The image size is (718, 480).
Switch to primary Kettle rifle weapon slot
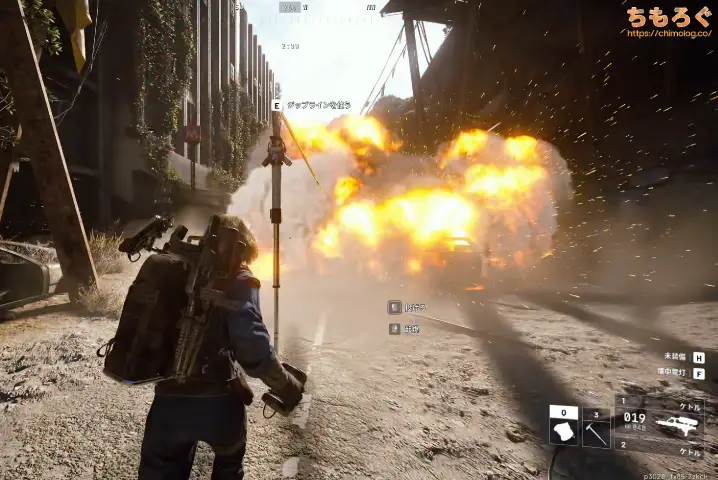click(660, 419)
